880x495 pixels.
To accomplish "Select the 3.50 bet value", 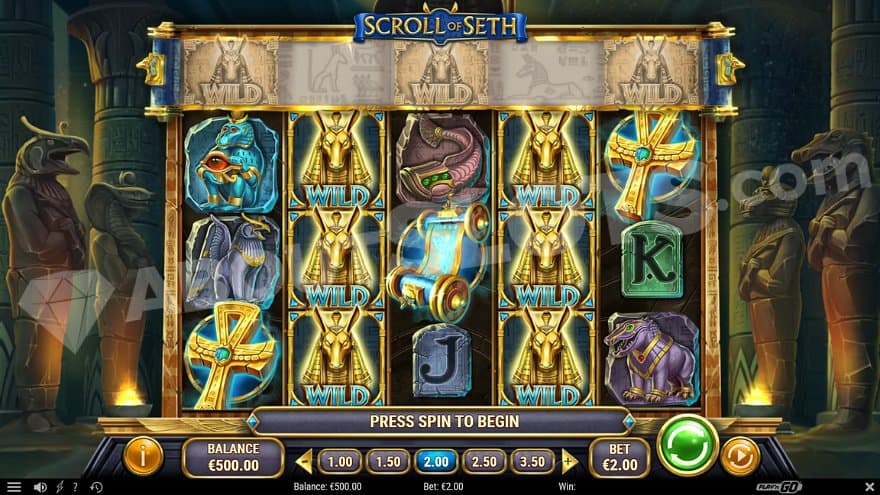I will [532, 461].
